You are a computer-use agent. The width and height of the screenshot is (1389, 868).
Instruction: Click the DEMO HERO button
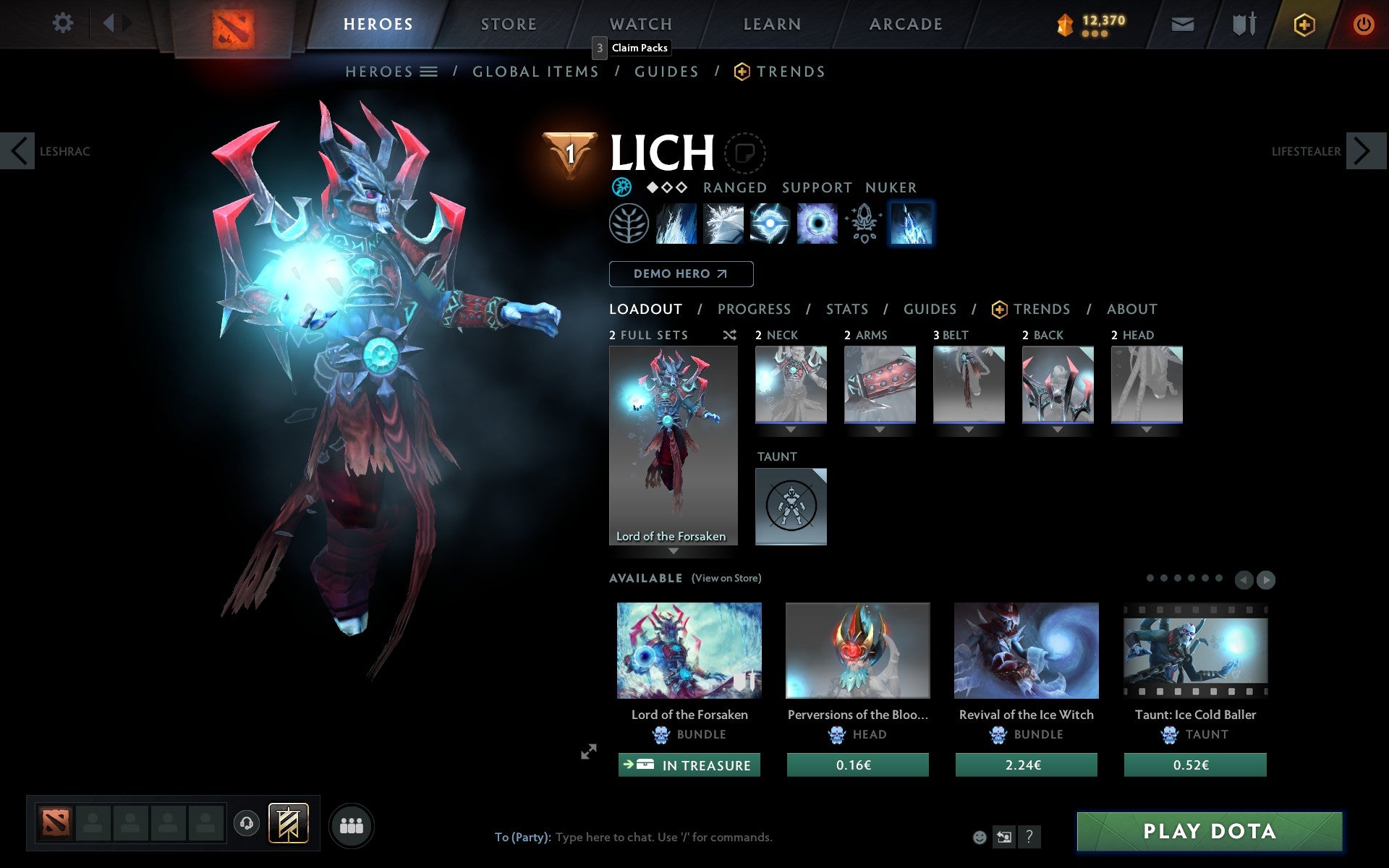point(681,273)
